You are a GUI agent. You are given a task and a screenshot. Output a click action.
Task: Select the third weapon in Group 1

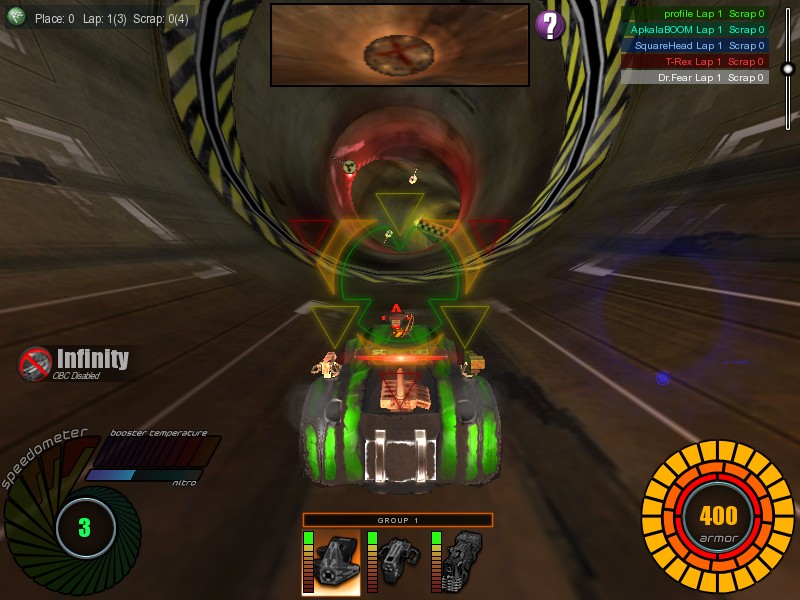(x=462, y=562)
